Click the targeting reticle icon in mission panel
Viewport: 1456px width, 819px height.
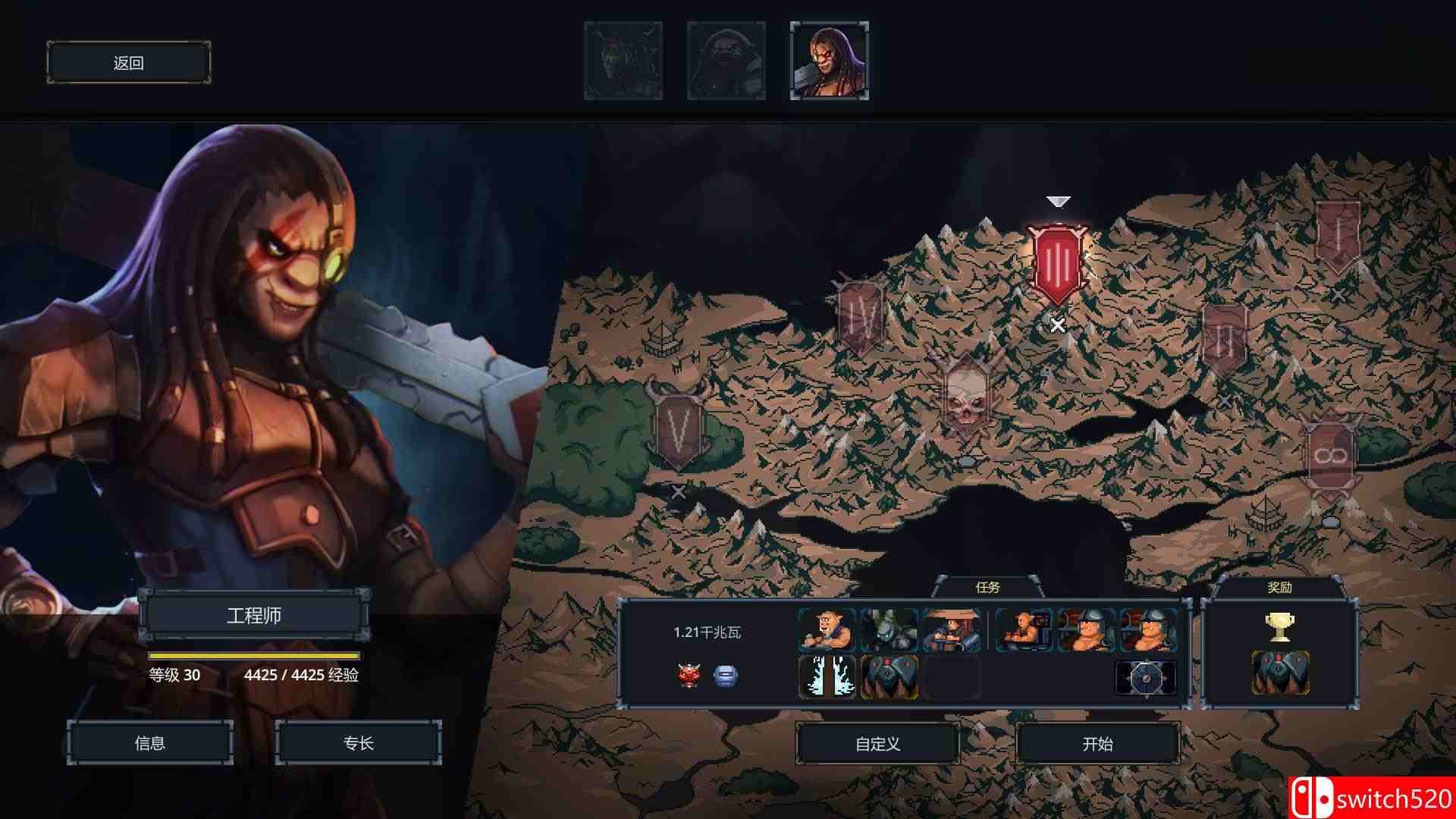click(1145, 677)
